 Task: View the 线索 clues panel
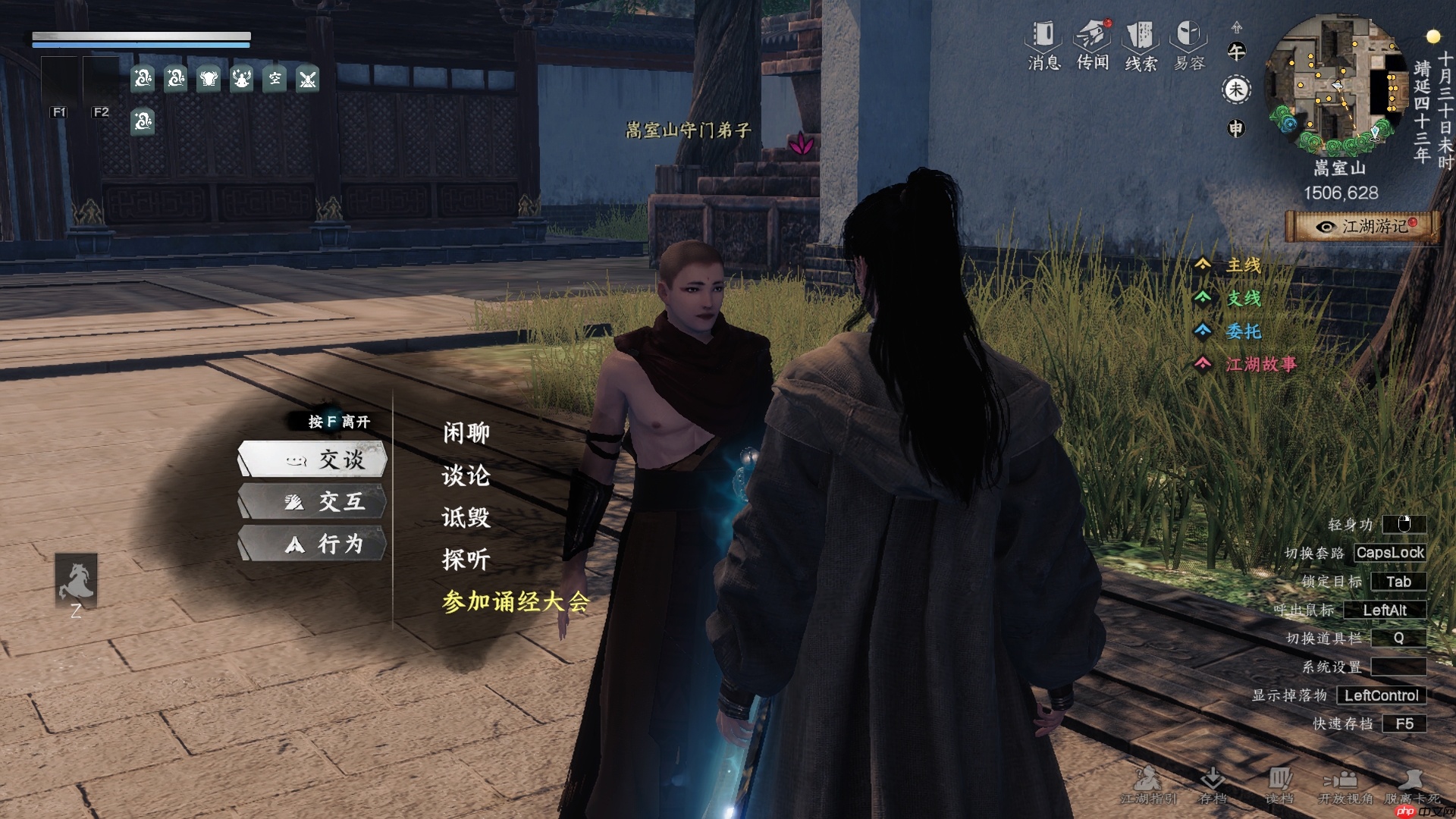pos(1141,45)
